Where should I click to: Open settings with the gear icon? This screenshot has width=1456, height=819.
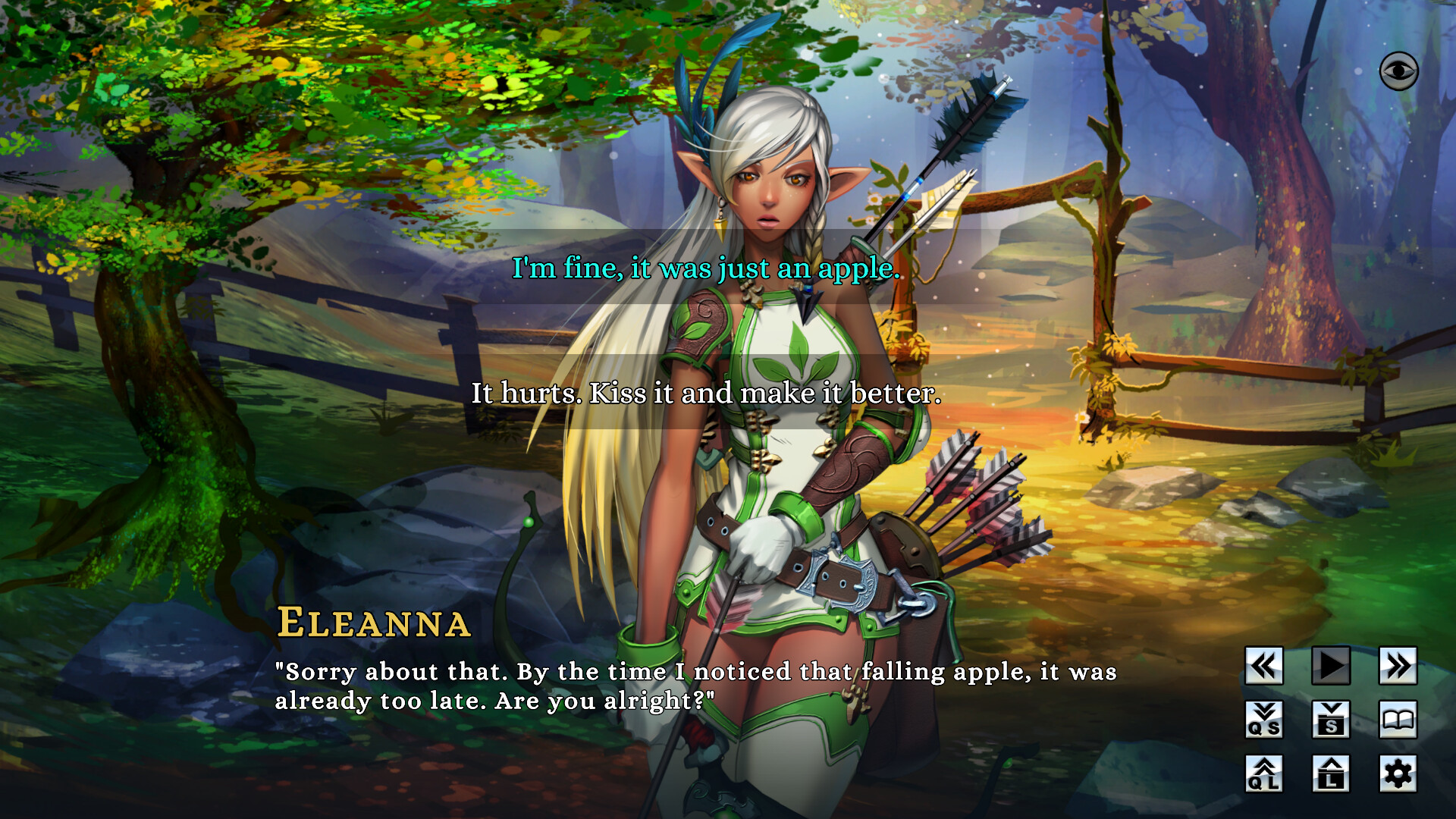(1397, 771)
